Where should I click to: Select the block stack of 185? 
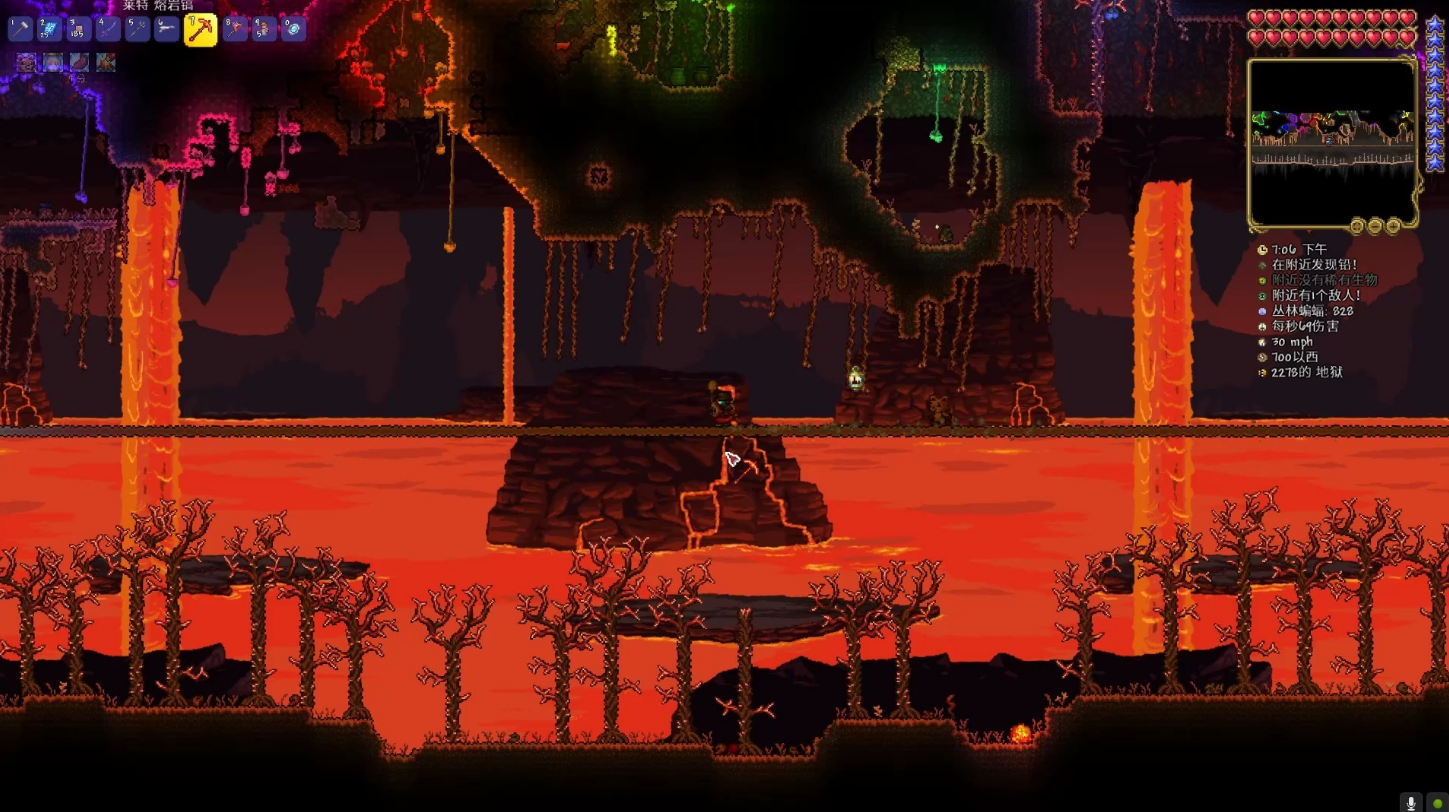click(78, 29)
